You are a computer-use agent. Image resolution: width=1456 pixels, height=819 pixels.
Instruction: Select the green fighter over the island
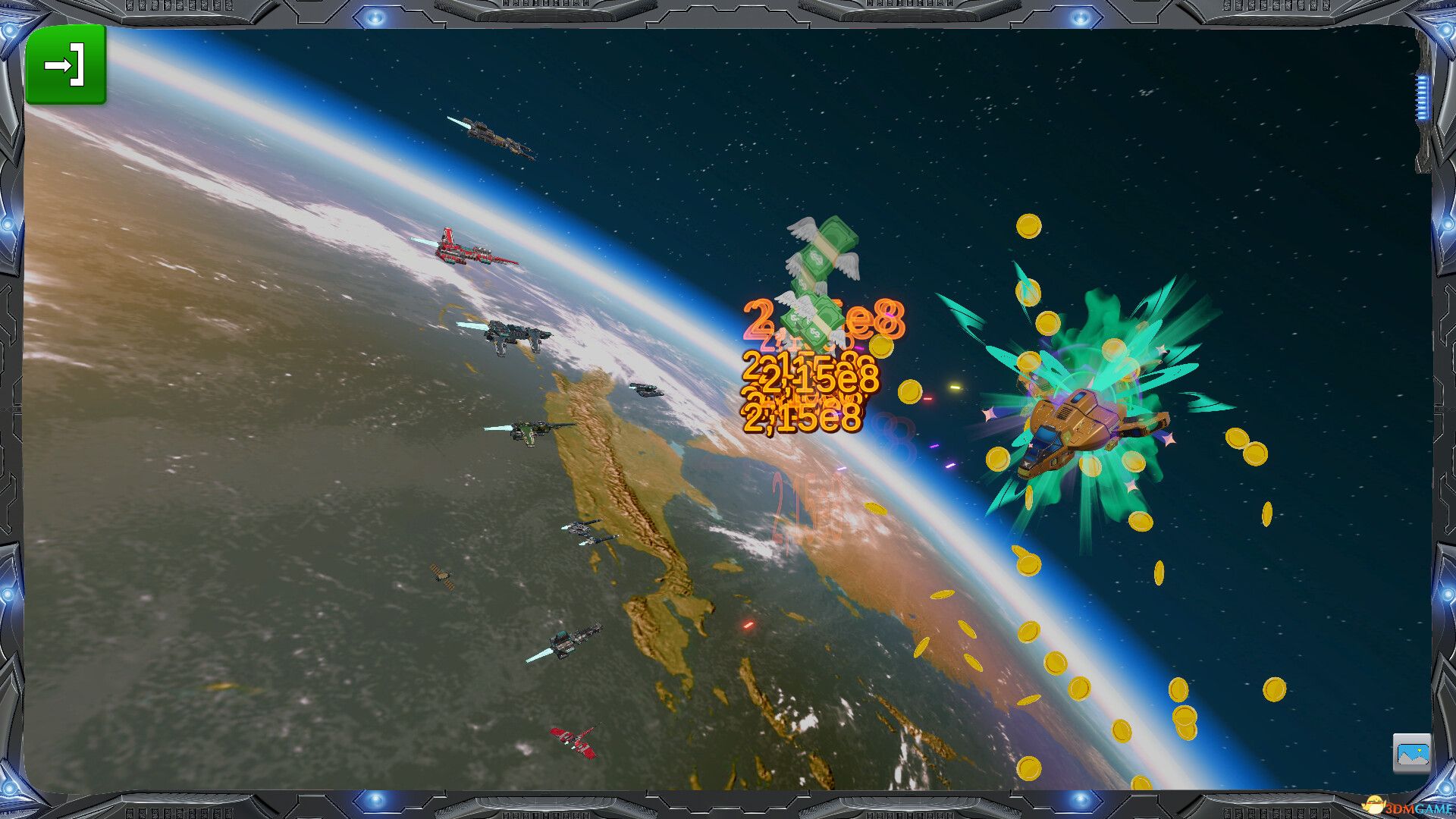[531, 428]
